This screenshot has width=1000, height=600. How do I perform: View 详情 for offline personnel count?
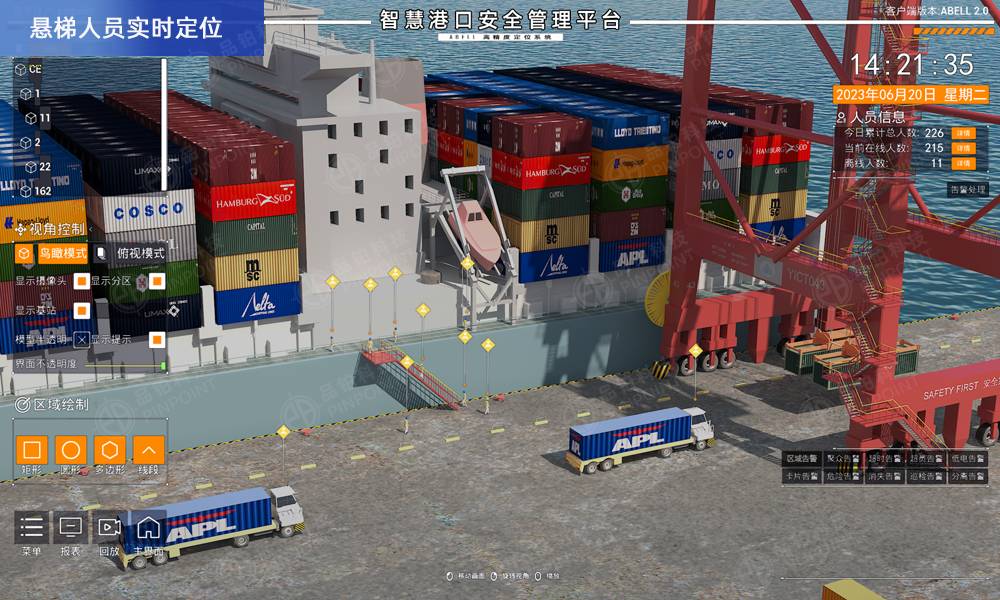click(x=962, y=163)
